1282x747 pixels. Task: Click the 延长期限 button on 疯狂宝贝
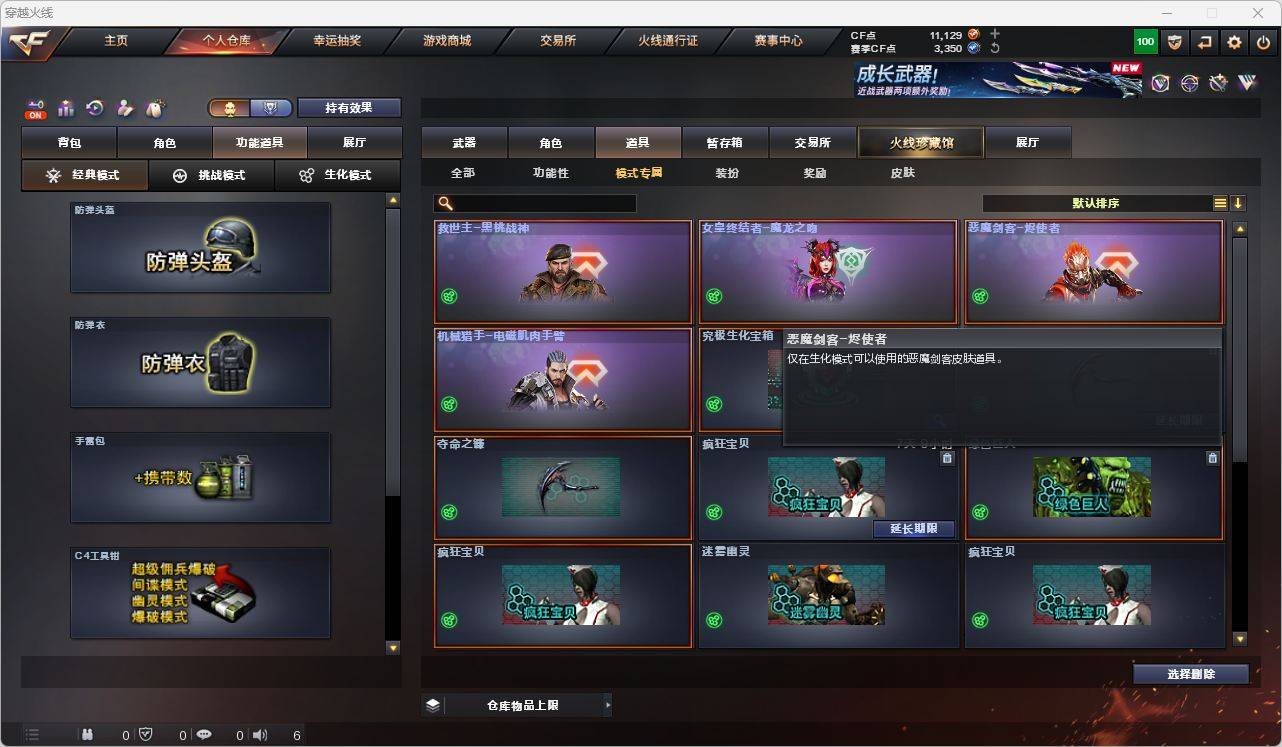coord(913,528)
